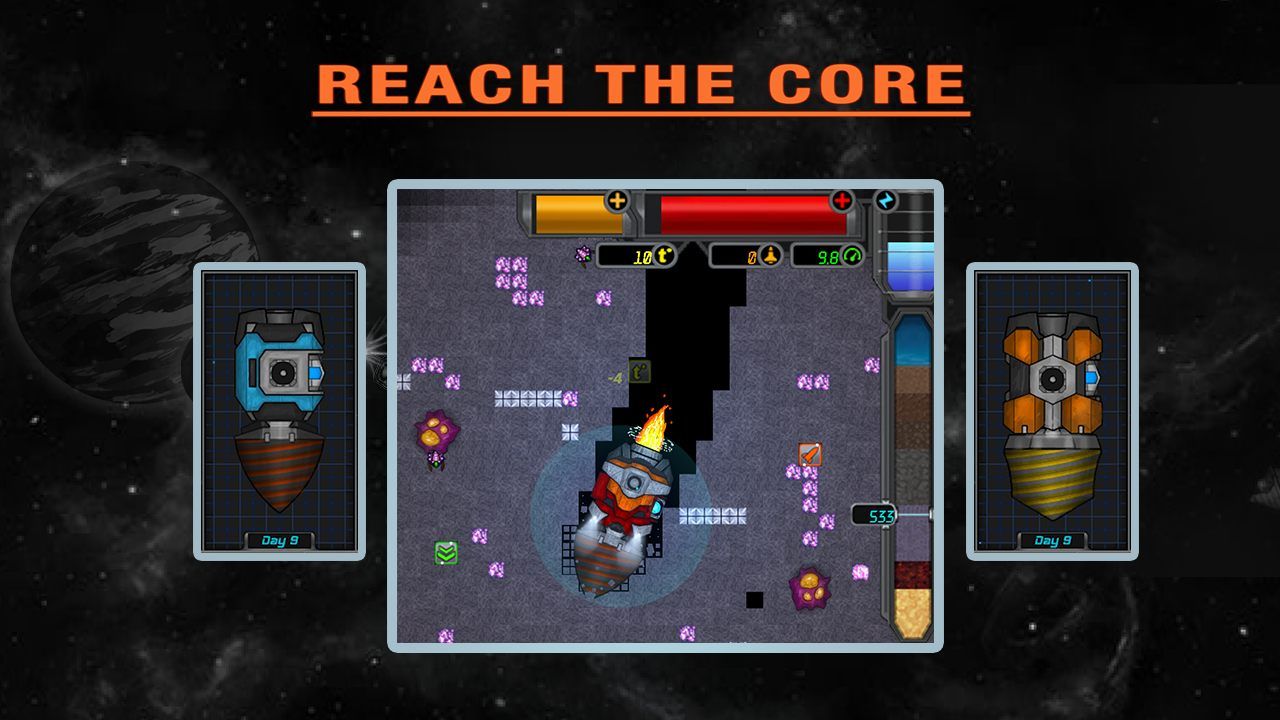Image resolution: width=1280 pixels, height=720 pixels.
Task: Select the rocket power-up icon
Action: (811, 453)
